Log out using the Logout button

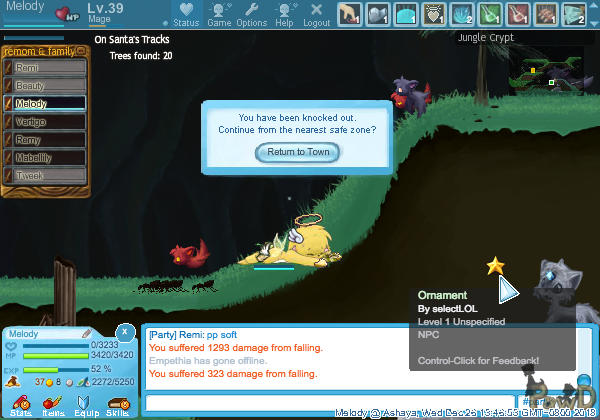pos(316,15)
